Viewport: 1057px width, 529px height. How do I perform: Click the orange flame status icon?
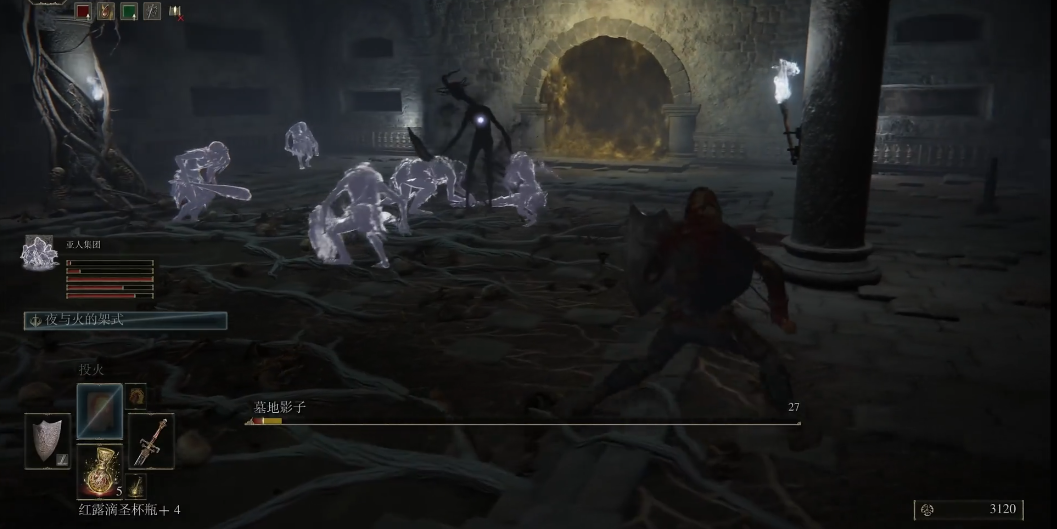coord(106,12)
